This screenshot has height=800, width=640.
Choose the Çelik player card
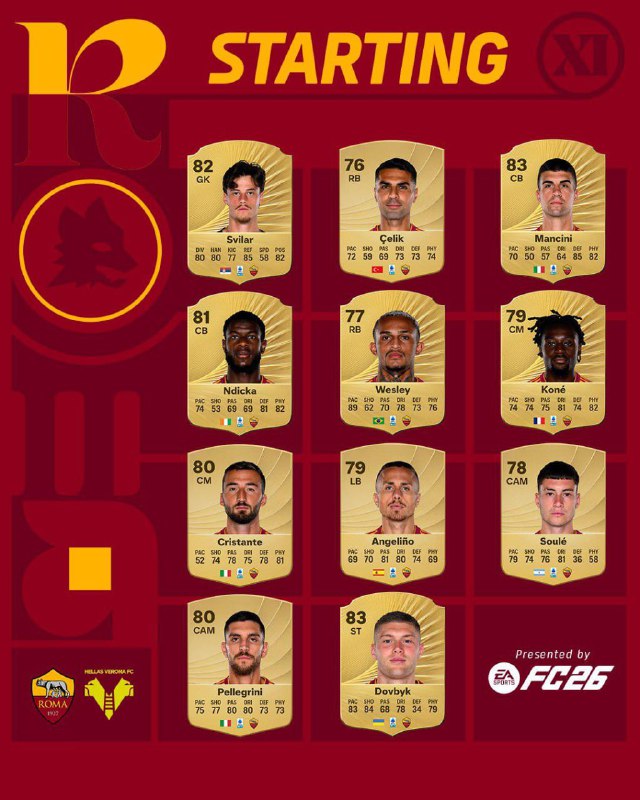[393, 214]
